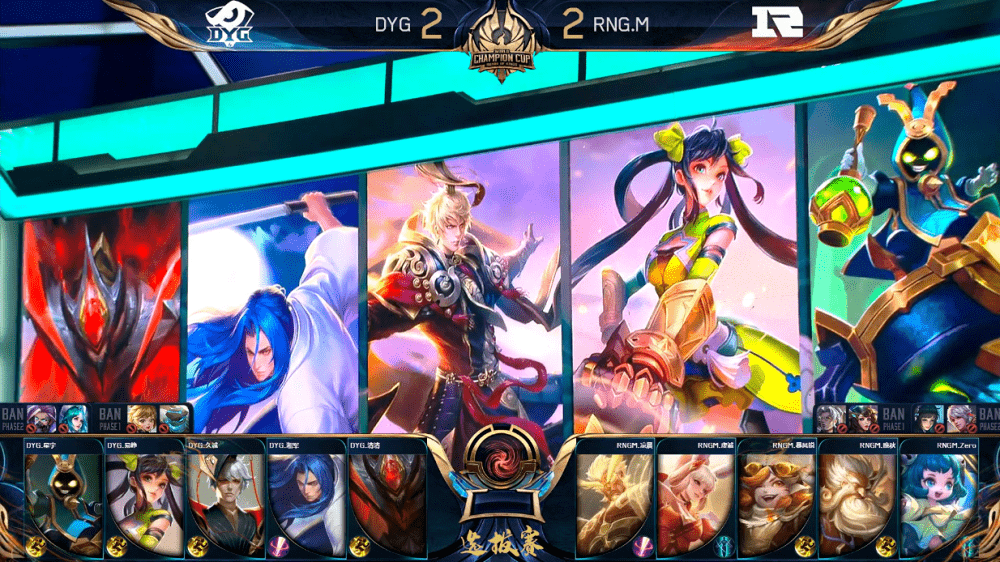Click the Champion Cup emblem between the scores

501,42
